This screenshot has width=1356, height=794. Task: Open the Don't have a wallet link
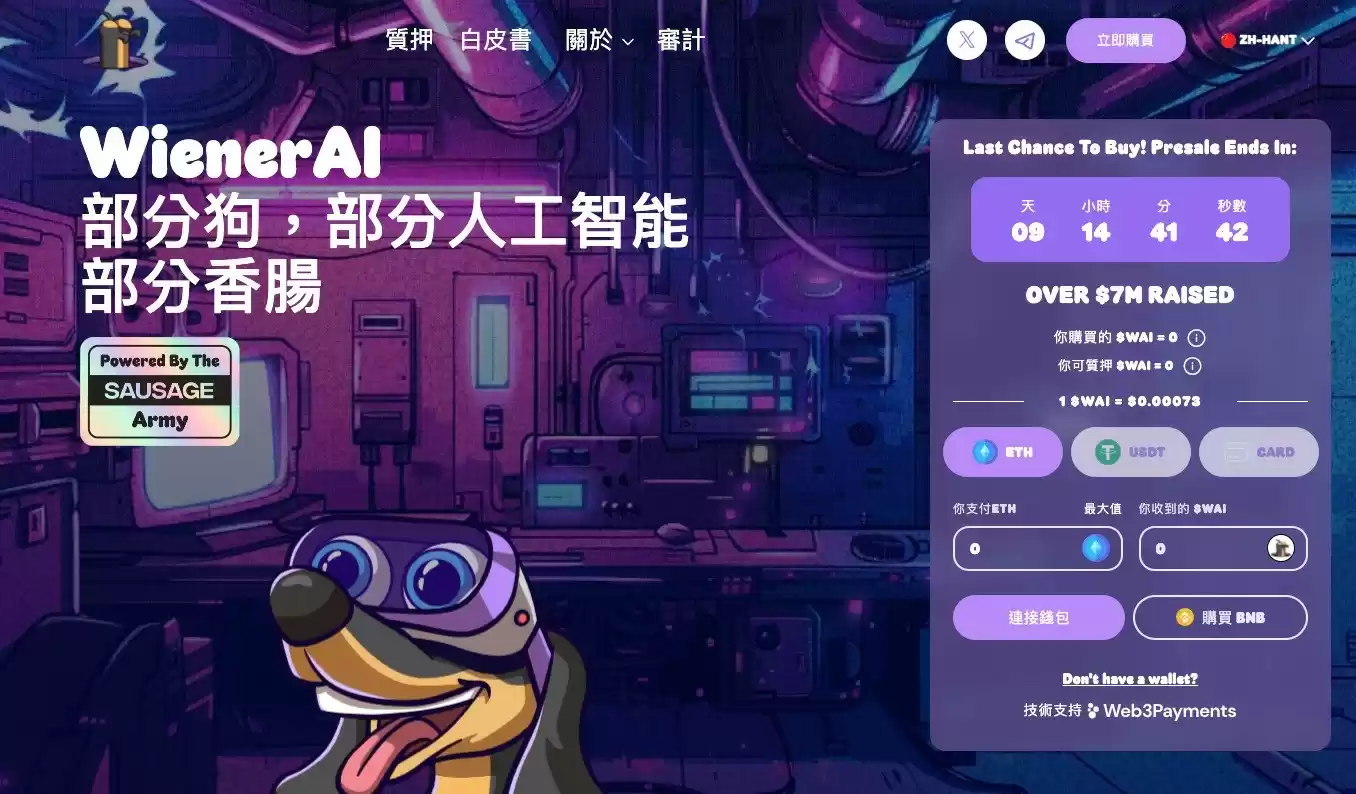coord(1129,678)
